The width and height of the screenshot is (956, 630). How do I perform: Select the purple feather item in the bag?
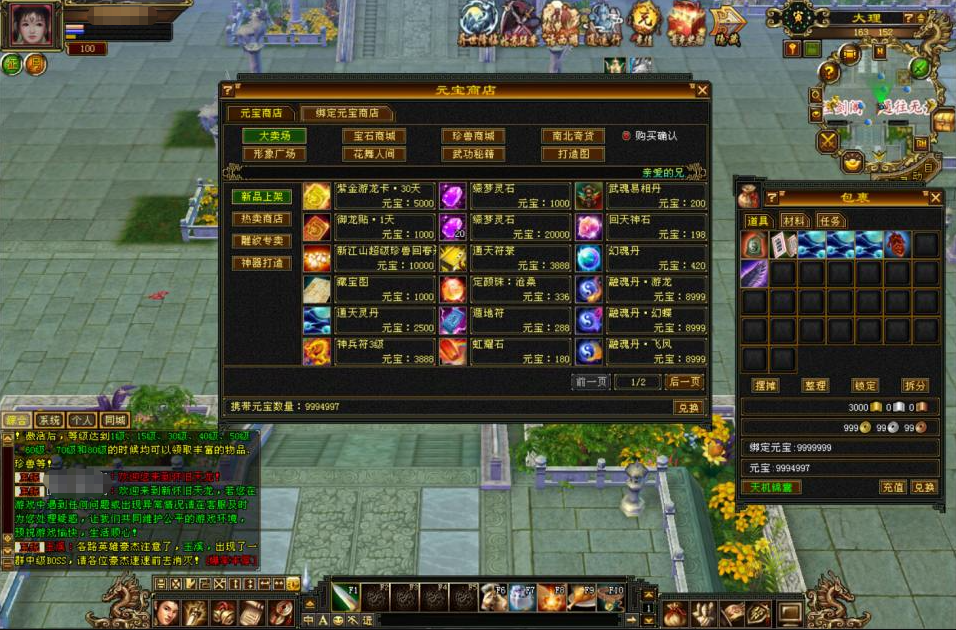pyautogui.click(x=753, y=273)
